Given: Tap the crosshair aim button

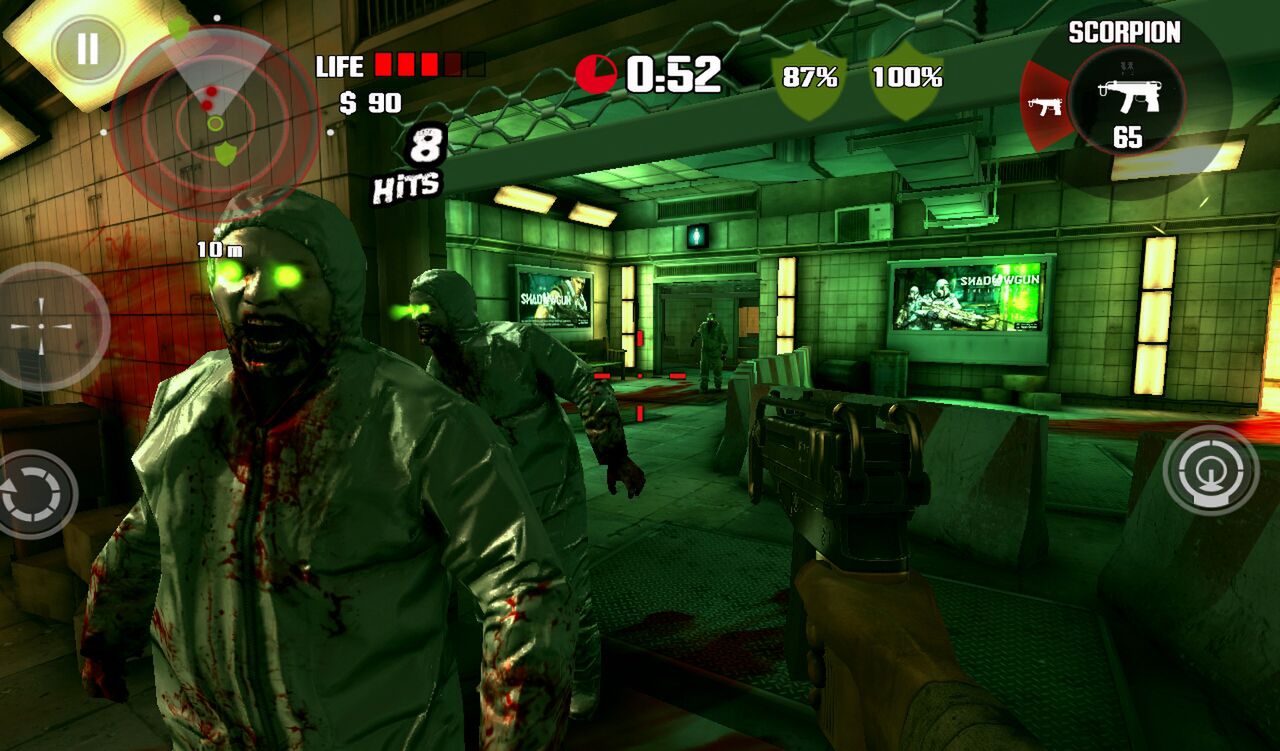Looking at the screenshot, I should (43, 326).
